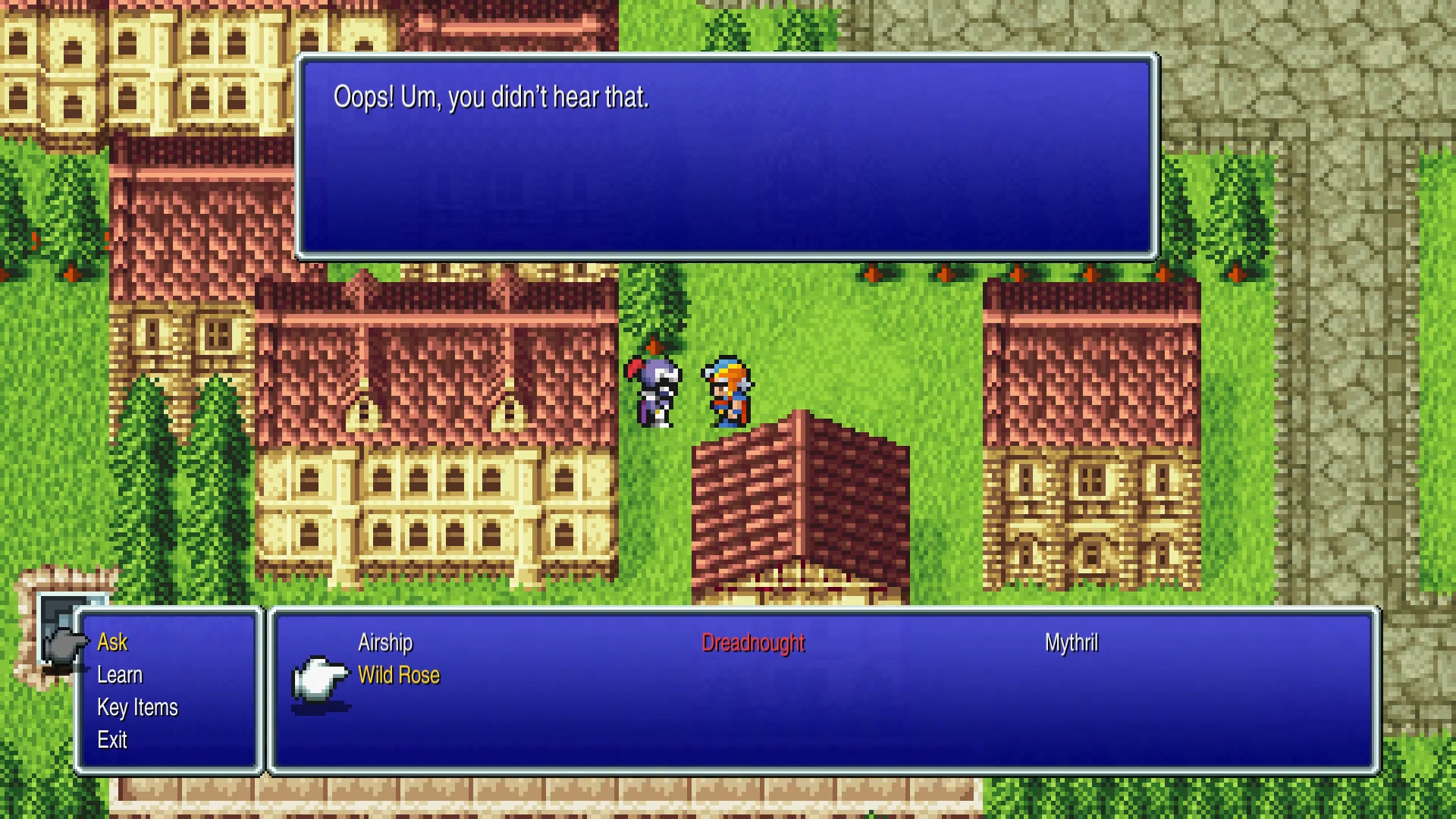This screenshot has height=819, width=1456.
Task: Click the text 'Oops! Um, you didn't hear that.'
Action: [x=490, y=97]
